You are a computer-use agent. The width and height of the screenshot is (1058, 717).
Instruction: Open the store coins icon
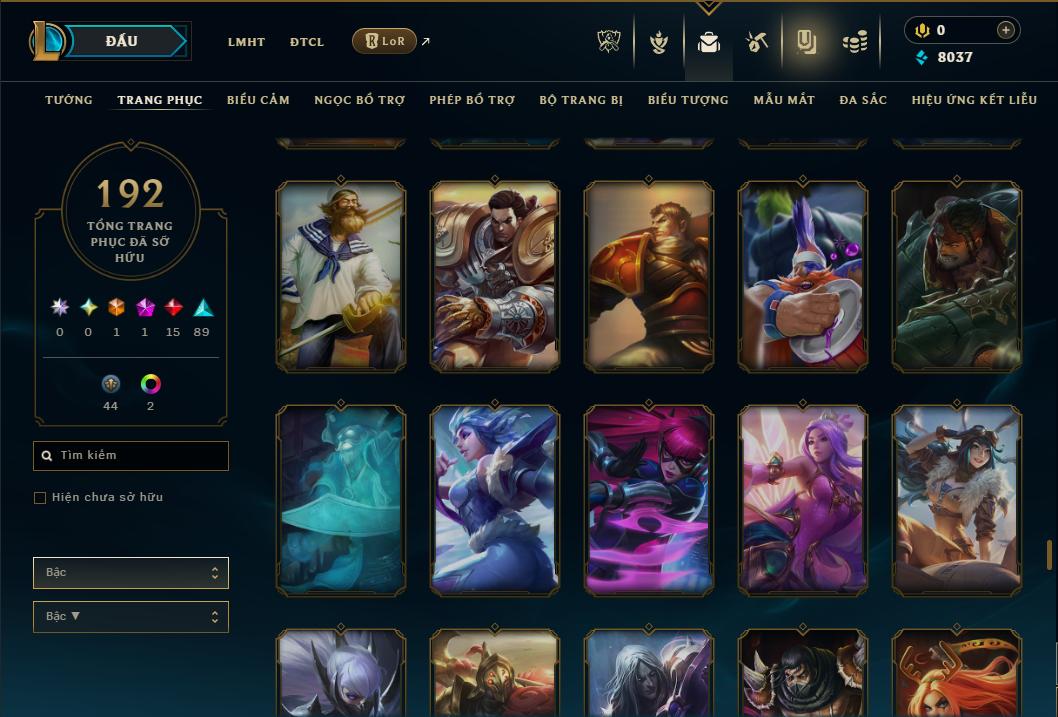click(x=855, y=42)
